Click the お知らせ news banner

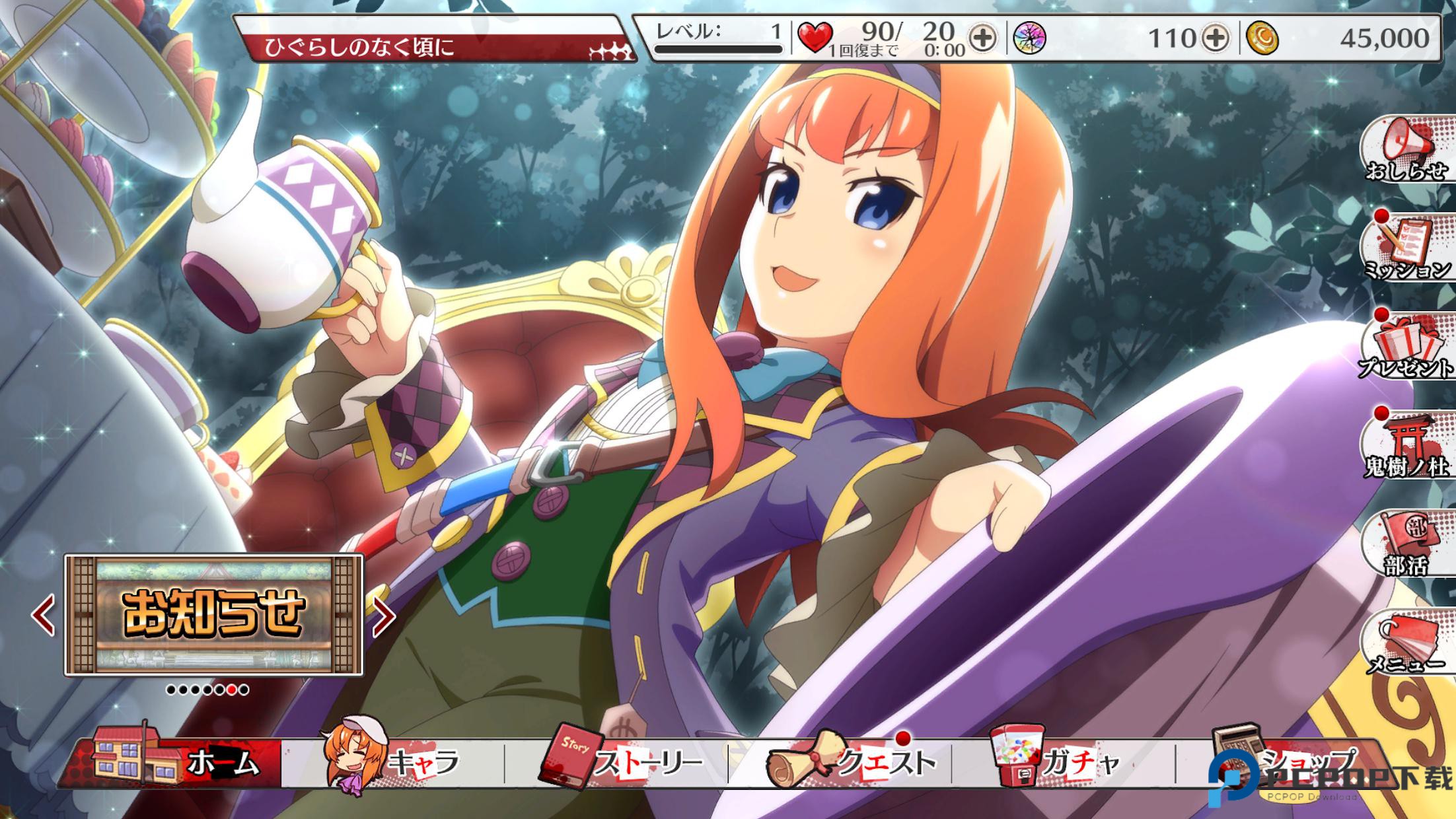click(x=213, y=615)
